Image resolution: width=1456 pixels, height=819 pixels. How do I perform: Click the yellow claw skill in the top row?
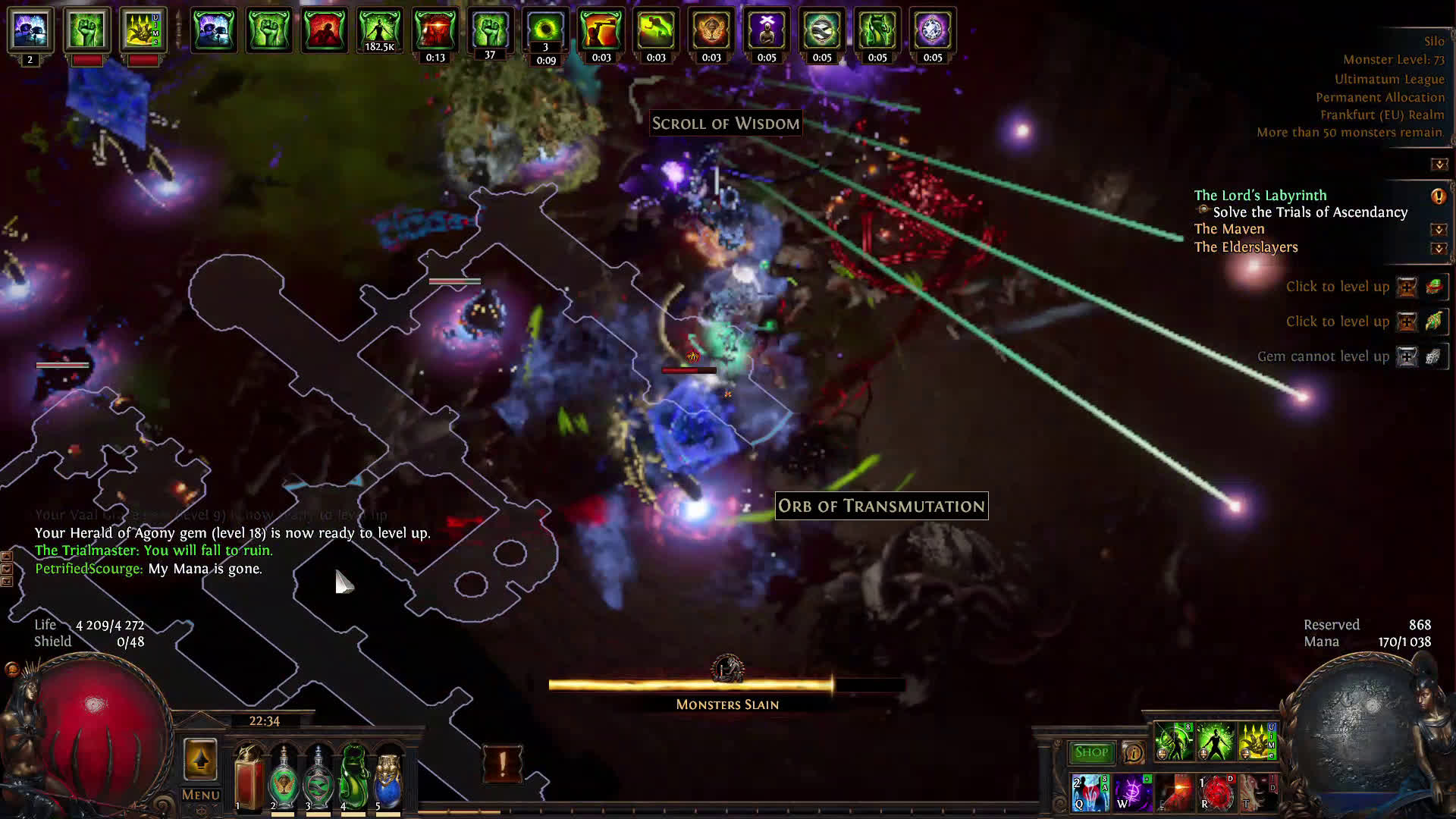[1257, 742]
